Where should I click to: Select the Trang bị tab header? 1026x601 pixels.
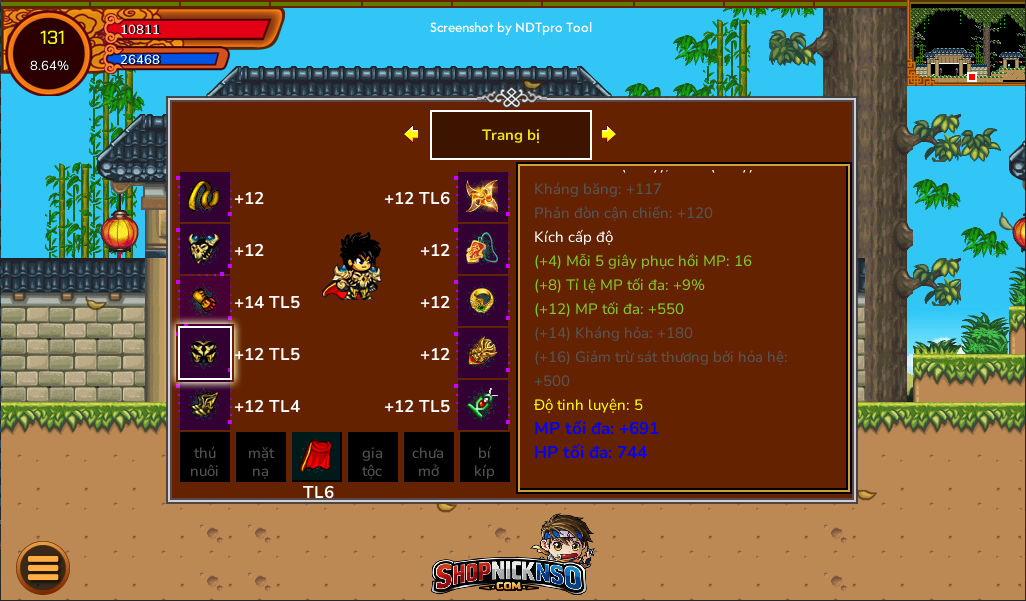[510, 135]
